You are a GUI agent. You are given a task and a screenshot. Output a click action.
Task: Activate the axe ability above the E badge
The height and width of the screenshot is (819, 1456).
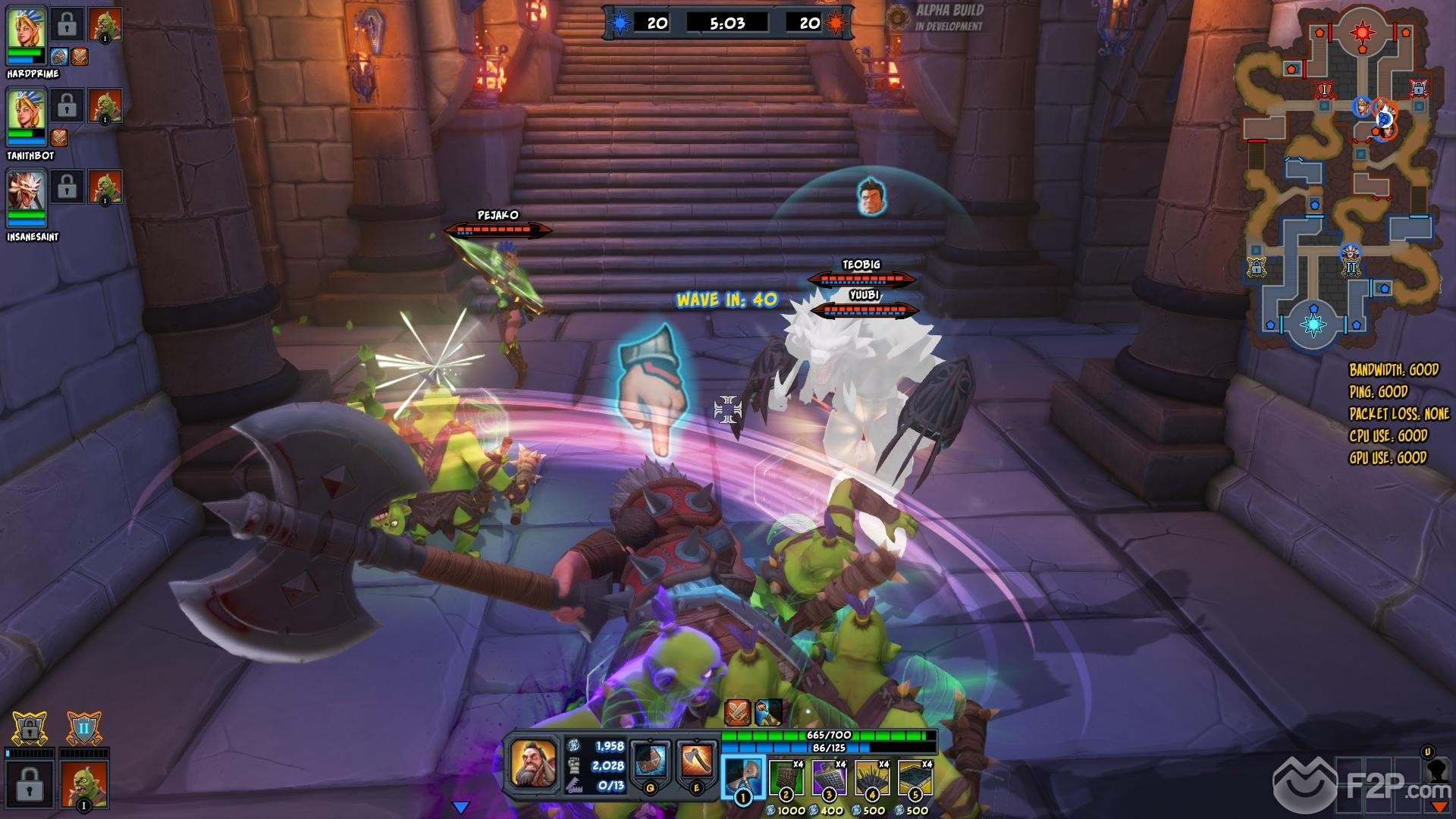[x=697, y=761]
